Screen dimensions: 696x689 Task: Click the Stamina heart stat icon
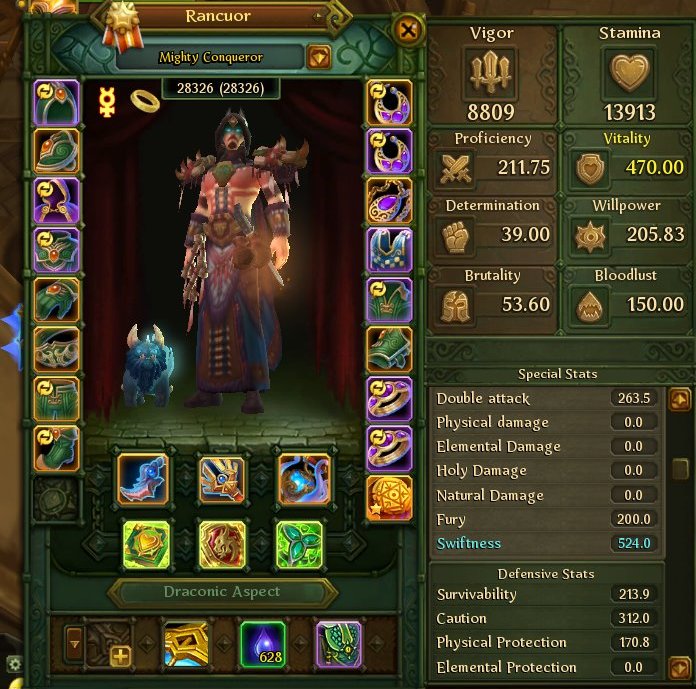[x=629, y=73]
